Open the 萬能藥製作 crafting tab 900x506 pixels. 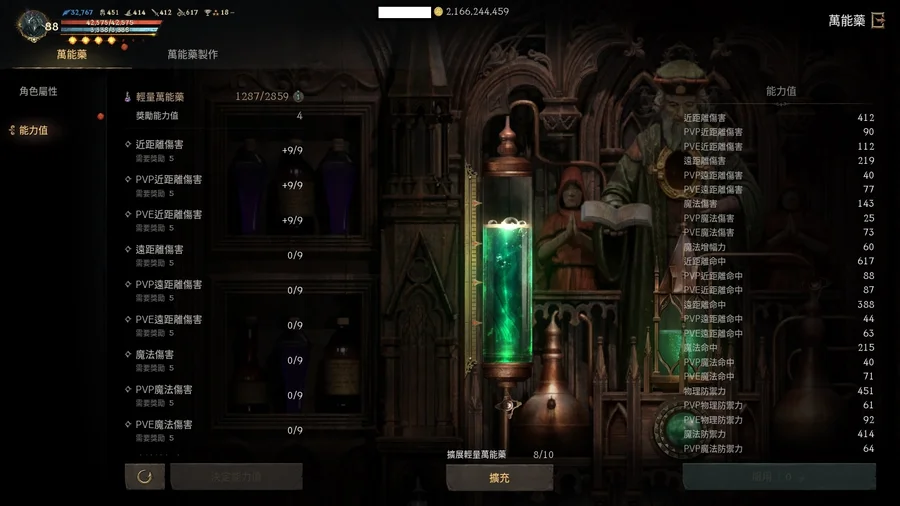click(x=192, y=55)
